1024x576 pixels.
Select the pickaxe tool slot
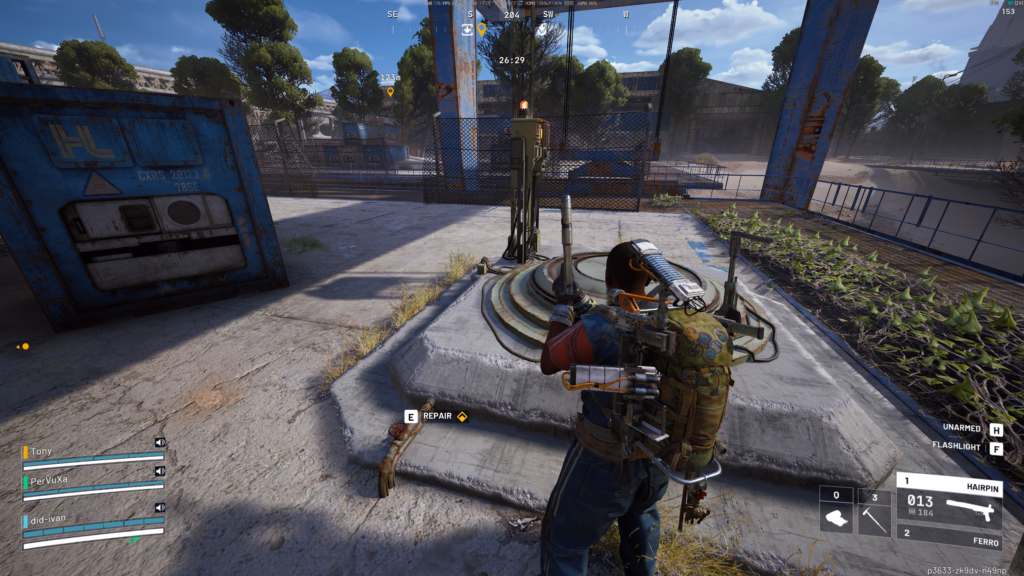[874, 512]
